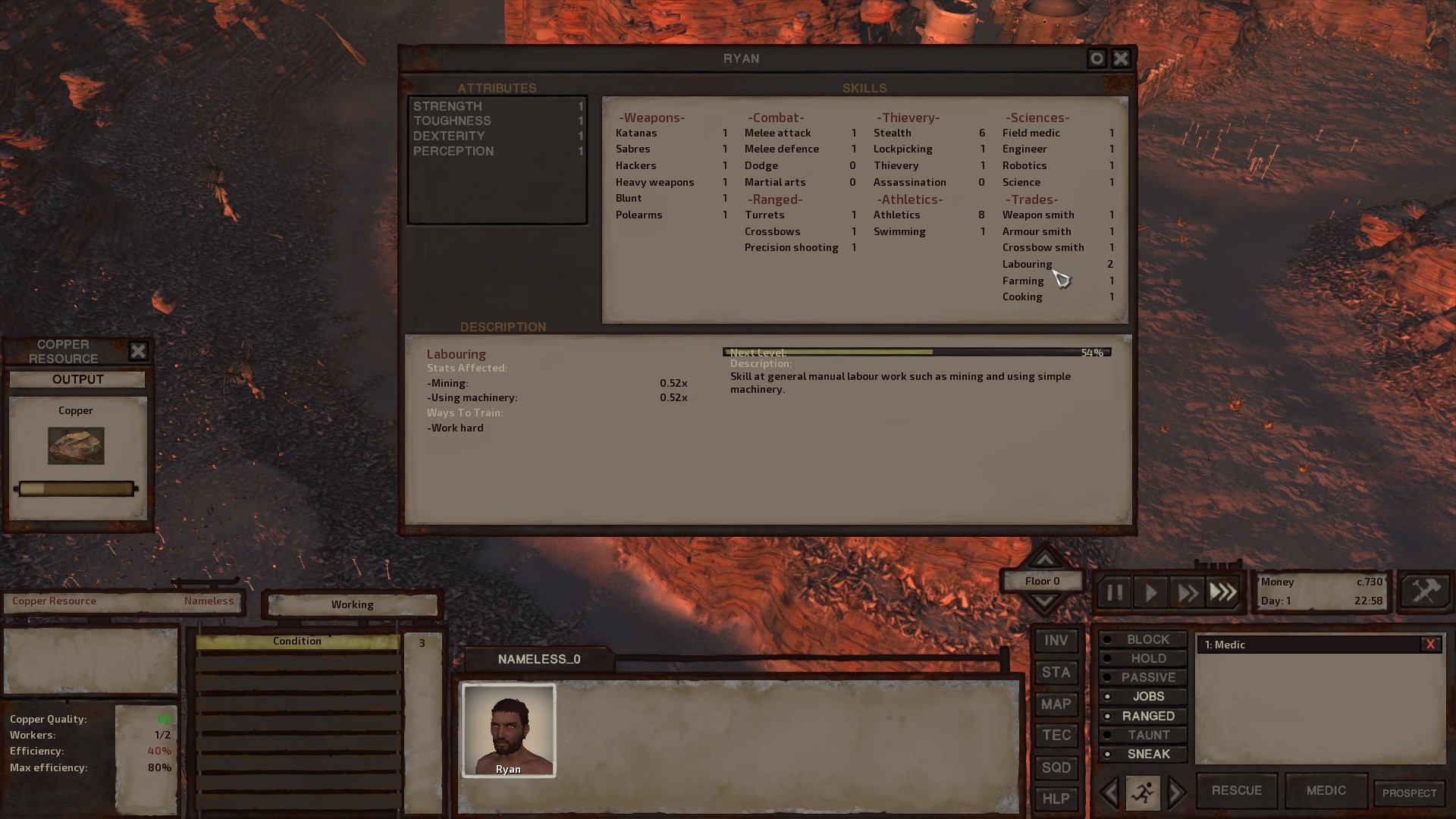Open build mode with the hammer icon

(1424, 591)
